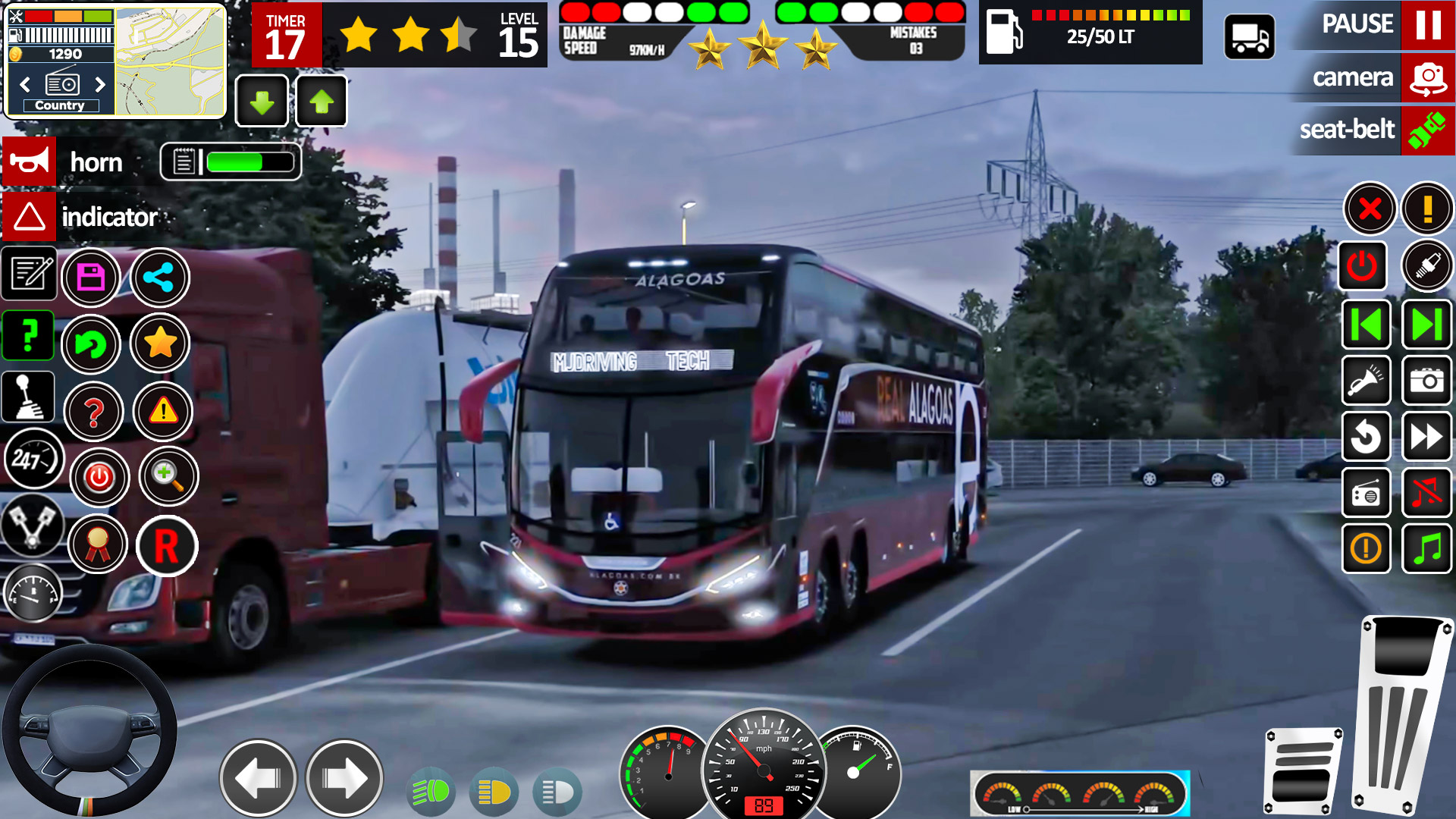
Task: Steer right with the right arrow
Action: pyautogui.click(x=344, y=778)
